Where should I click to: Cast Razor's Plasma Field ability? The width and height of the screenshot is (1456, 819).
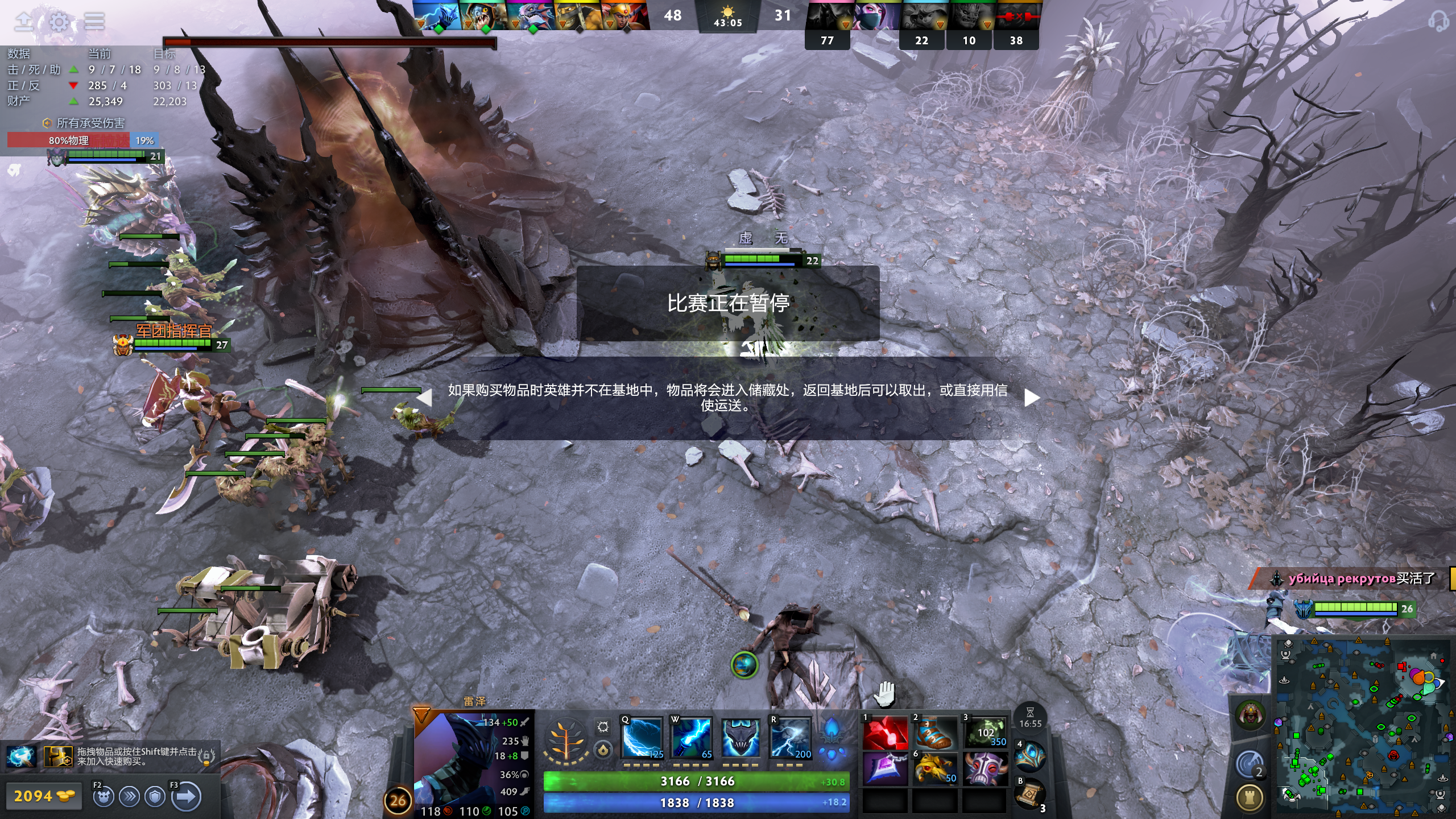(x=642, y=738)
